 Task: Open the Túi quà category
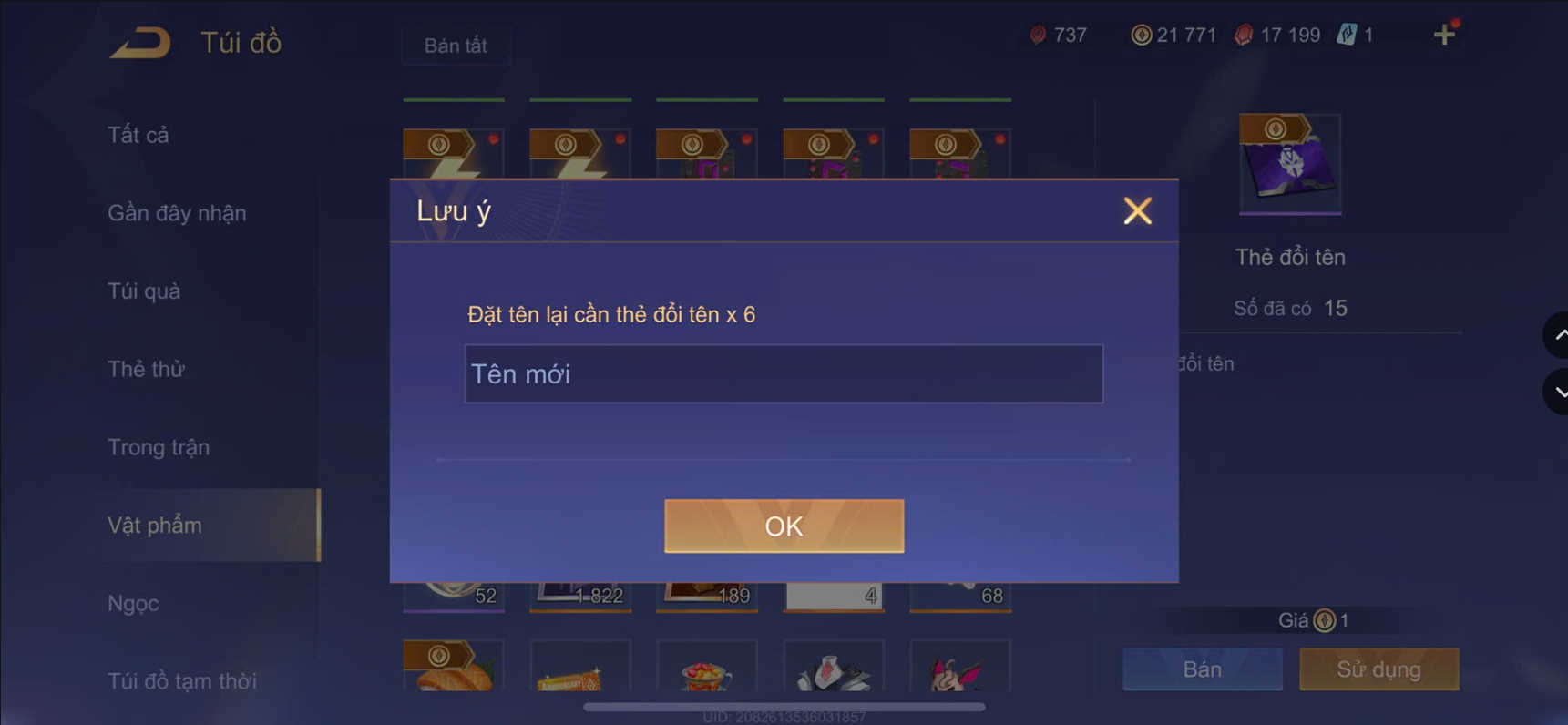(x=142, y=291)
